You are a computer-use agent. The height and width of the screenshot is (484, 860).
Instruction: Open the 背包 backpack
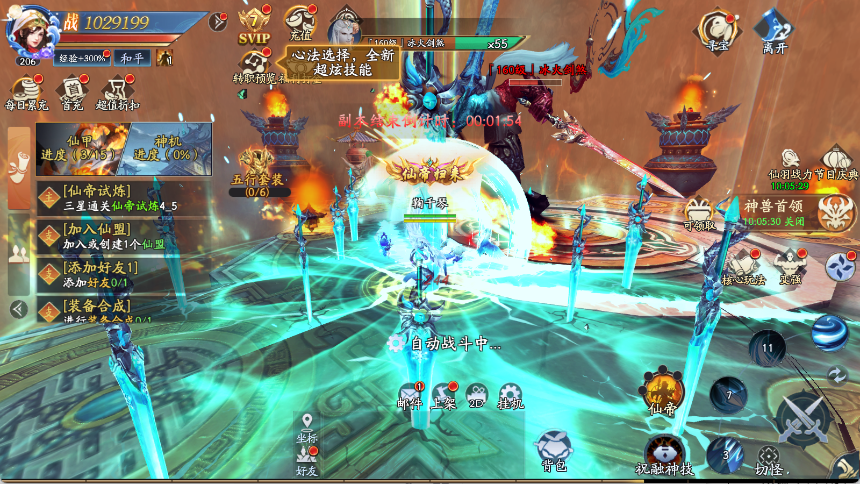click(555, 449)
